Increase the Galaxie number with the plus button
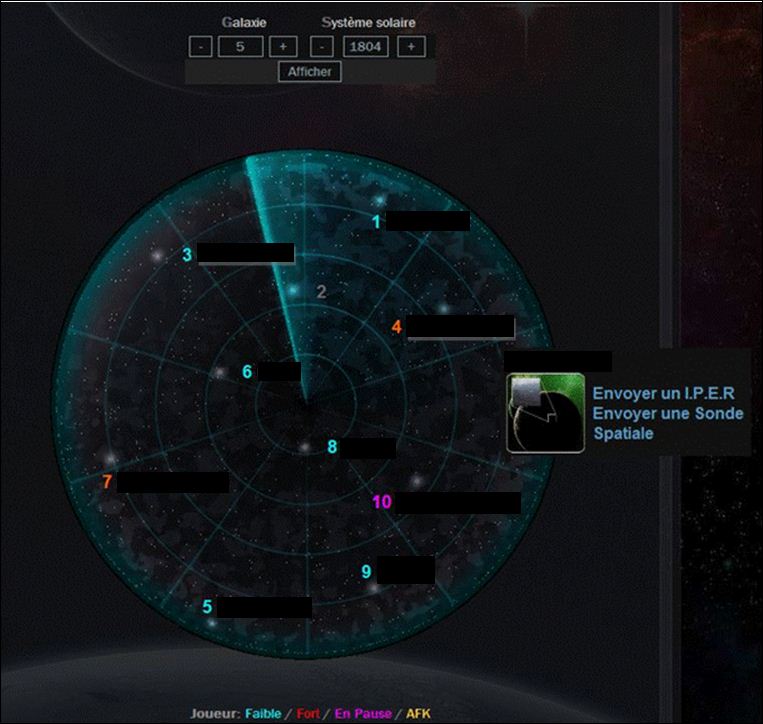 [283, 46]
